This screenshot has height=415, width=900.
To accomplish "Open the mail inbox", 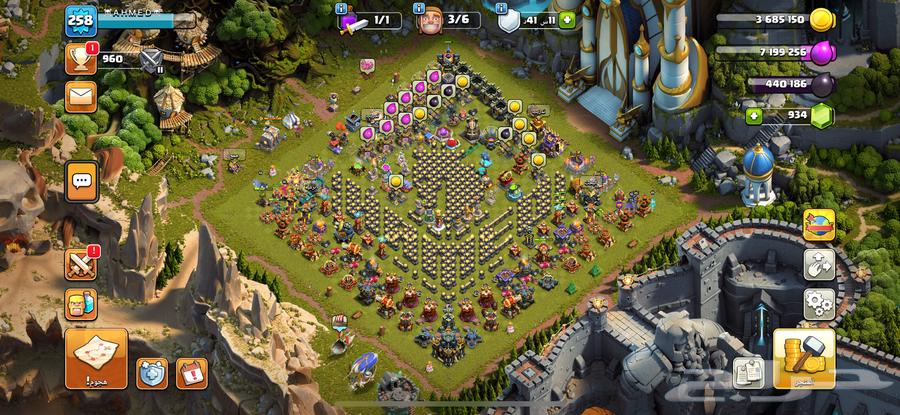I will (81, 97).
